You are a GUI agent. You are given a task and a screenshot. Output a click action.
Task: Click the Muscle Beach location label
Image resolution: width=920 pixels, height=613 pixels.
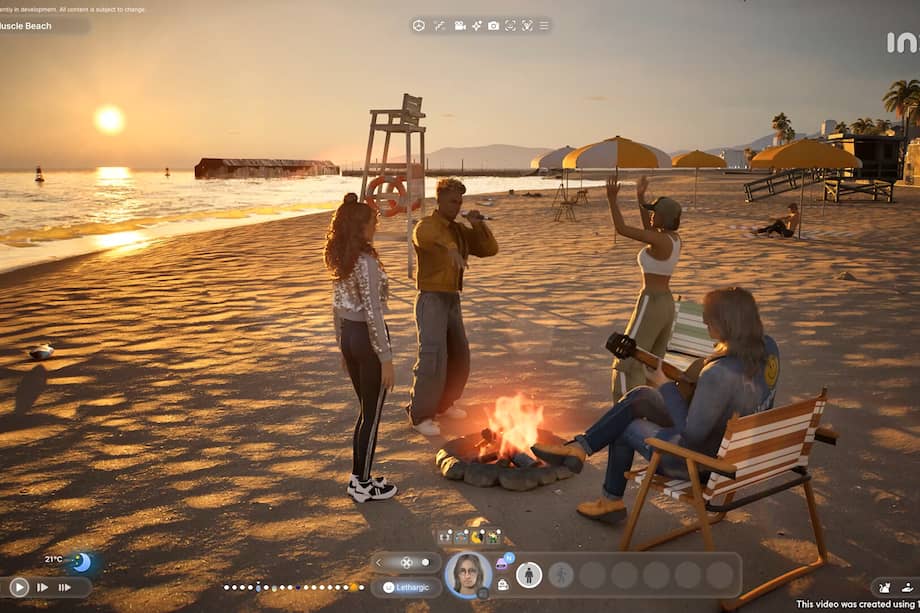pyautogui.click(x=27, y=26)
